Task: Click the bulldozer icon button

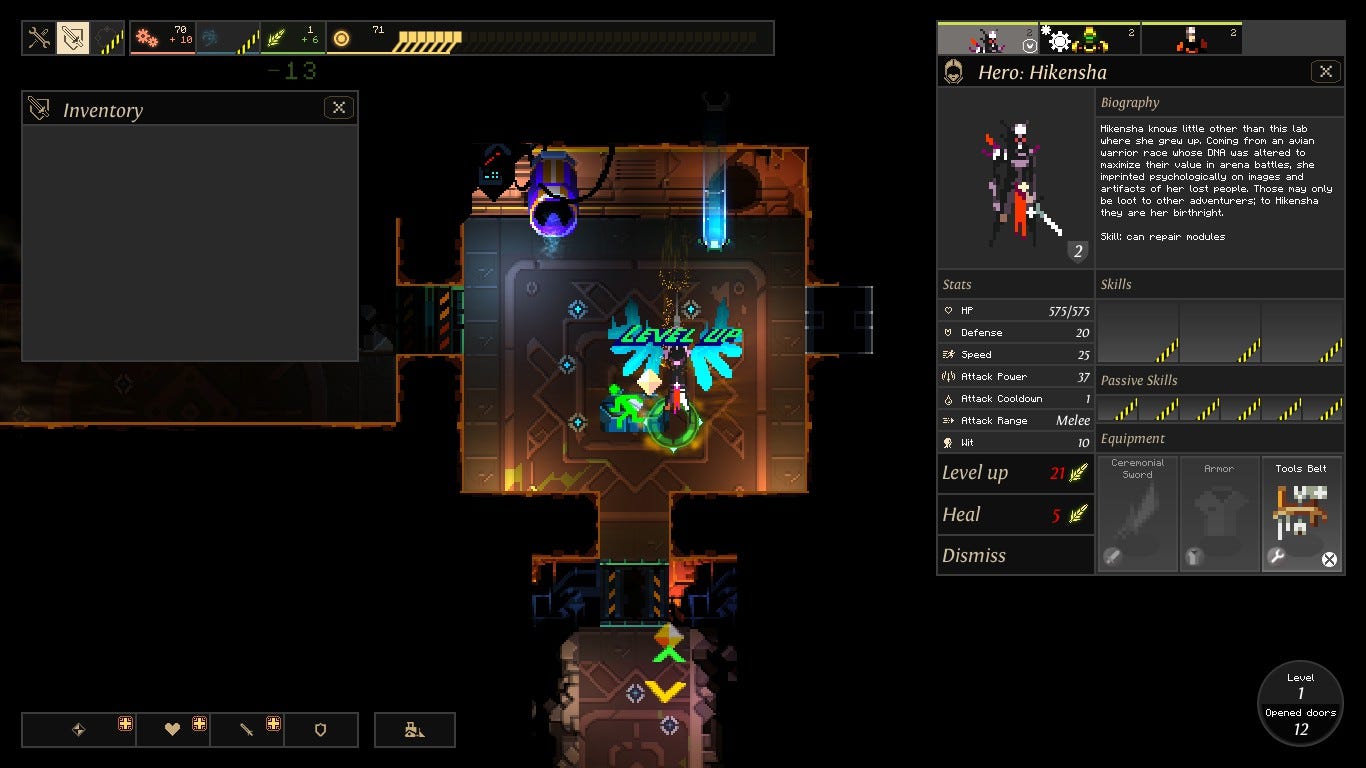Action: click(x=415, y=730)
